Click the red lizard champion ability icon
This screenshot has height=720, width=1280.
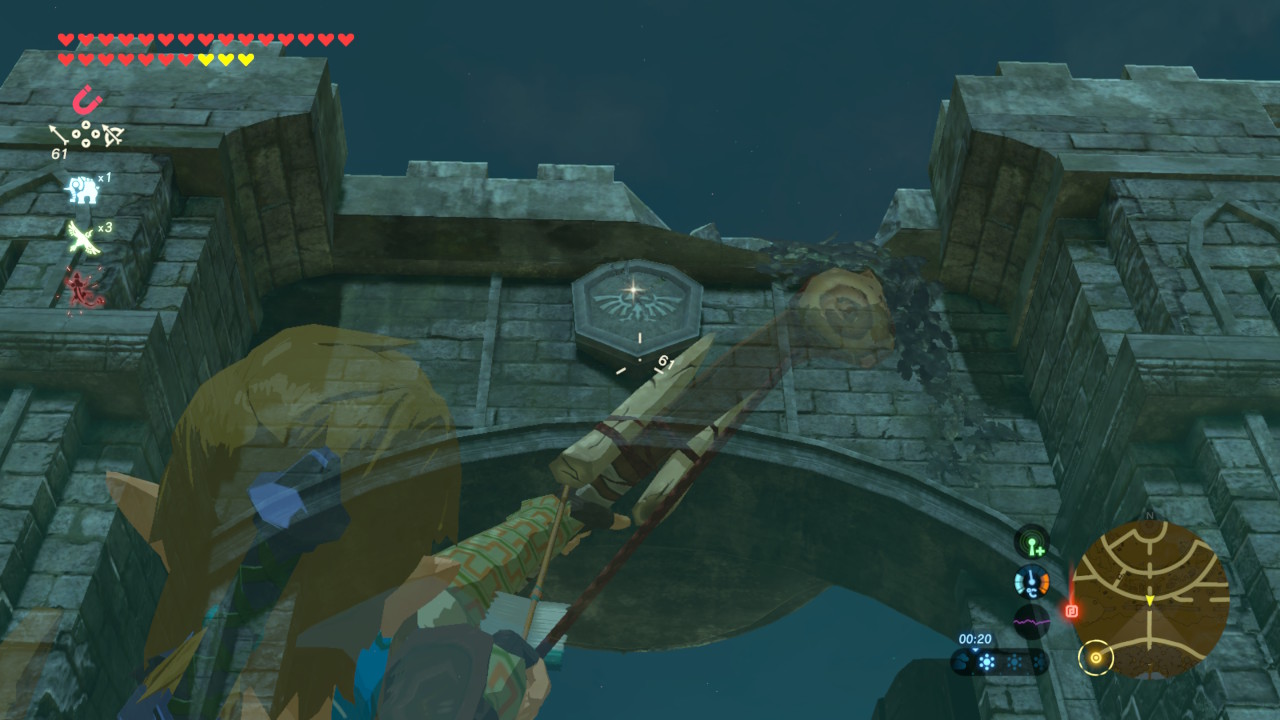80,289
